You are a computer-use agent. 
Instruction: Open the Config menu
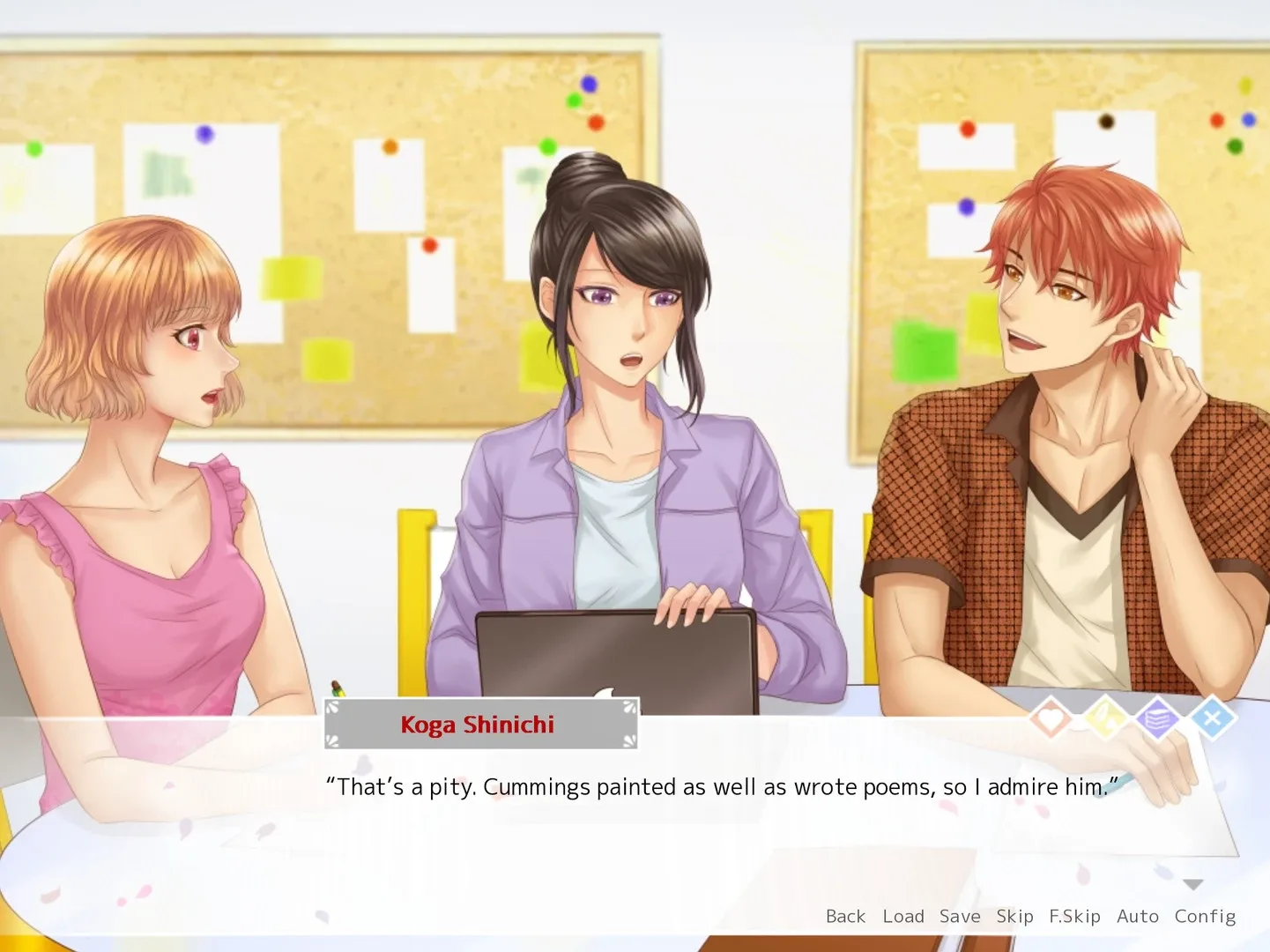coord(1205,916)
